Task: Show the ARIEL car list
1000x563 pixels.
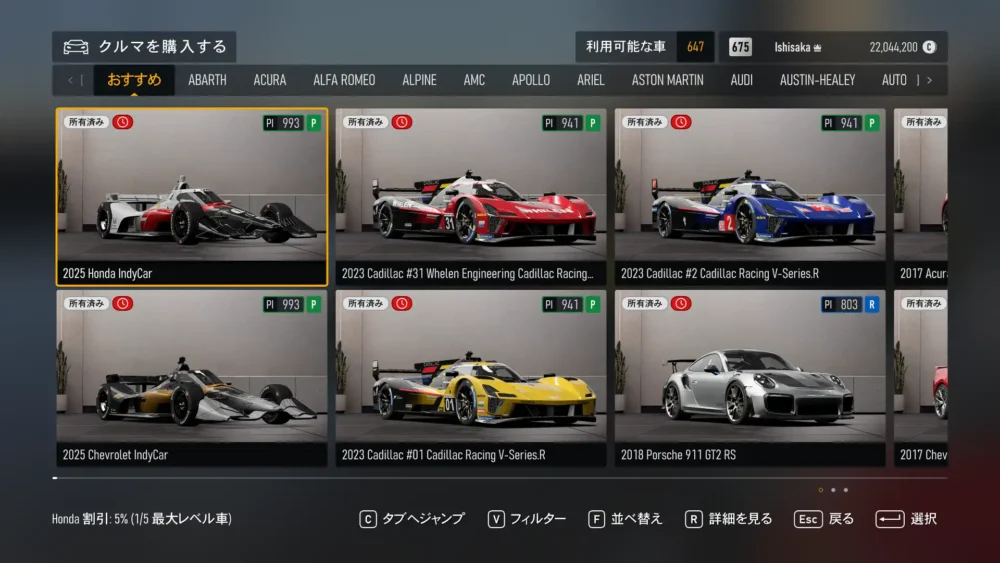Action: tap(591, 80)
